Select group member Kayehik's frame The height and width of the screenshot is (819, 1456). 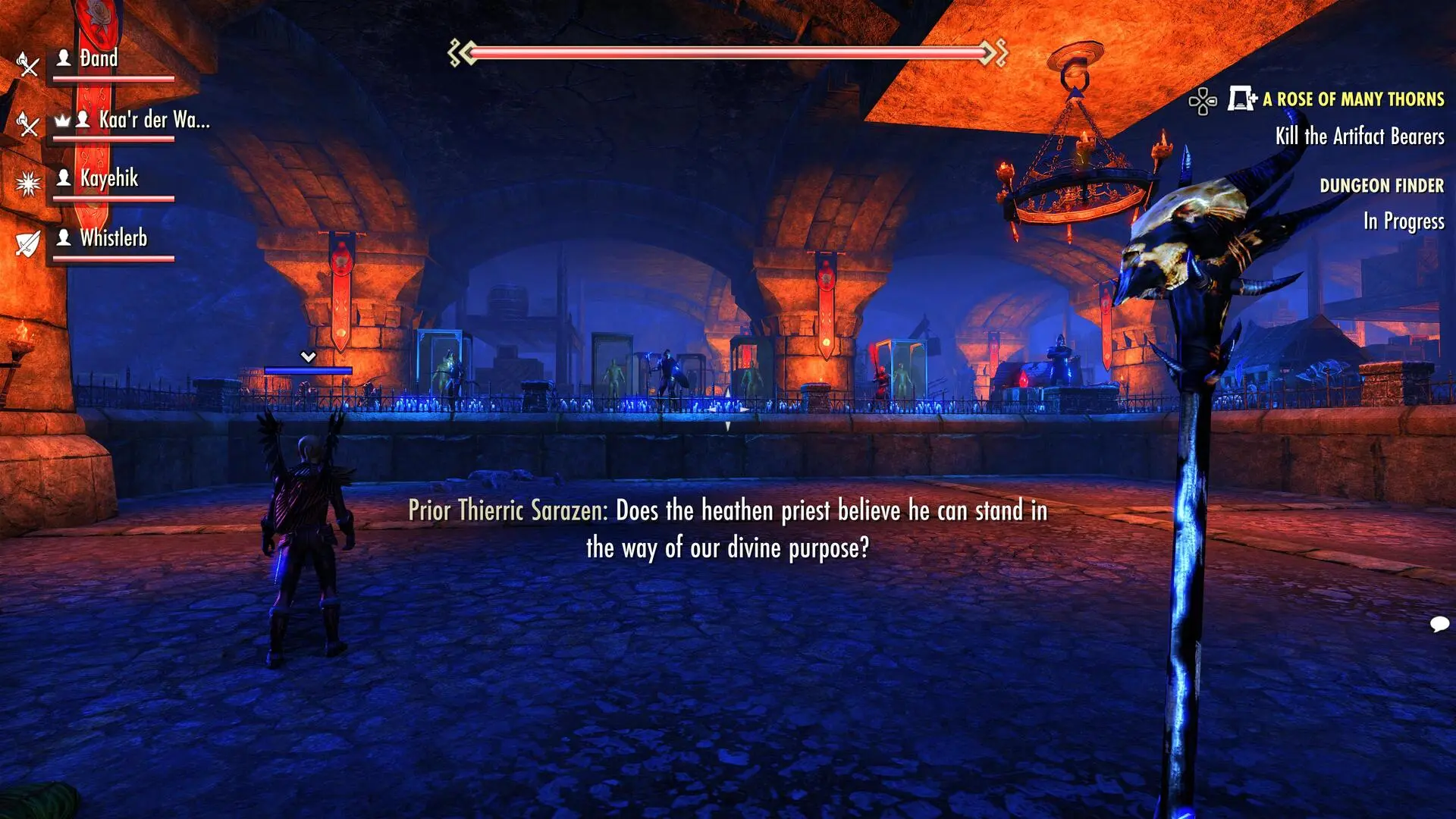click(109, 179)
